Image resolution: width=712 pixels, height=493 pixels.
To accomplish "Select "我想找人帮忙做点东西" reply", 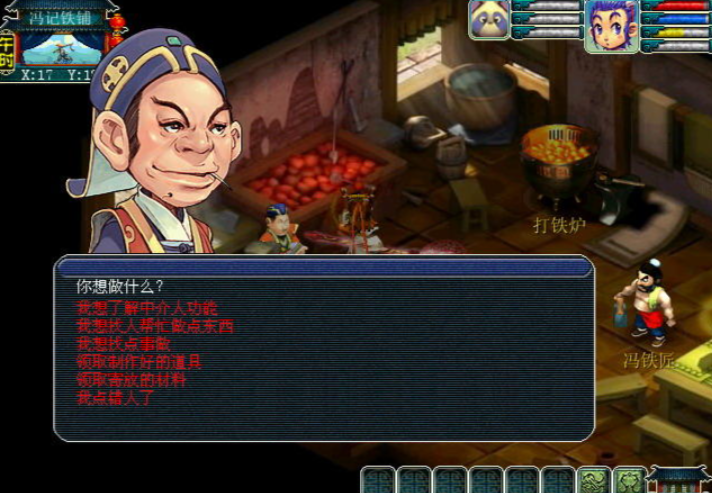I will [154, 325].
